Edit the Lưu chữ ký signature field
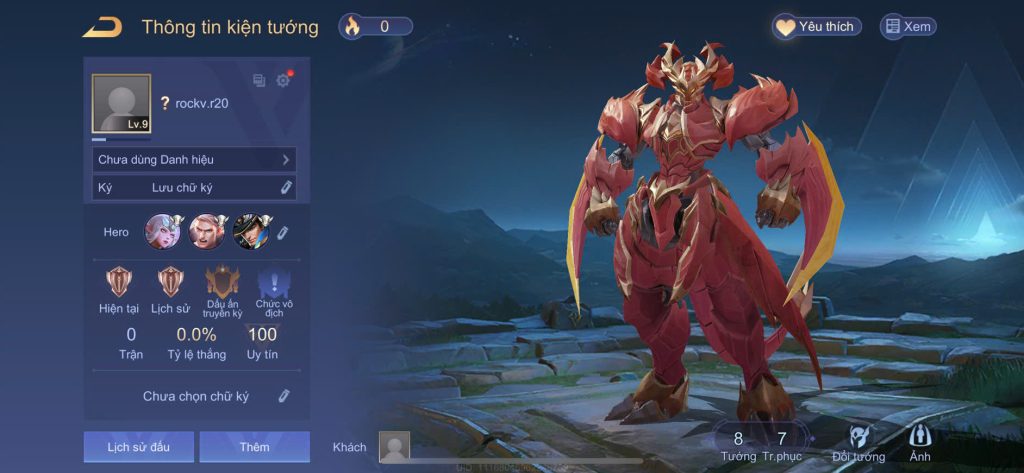Viewport: 1024px width, 473px height. coord(285,187)
